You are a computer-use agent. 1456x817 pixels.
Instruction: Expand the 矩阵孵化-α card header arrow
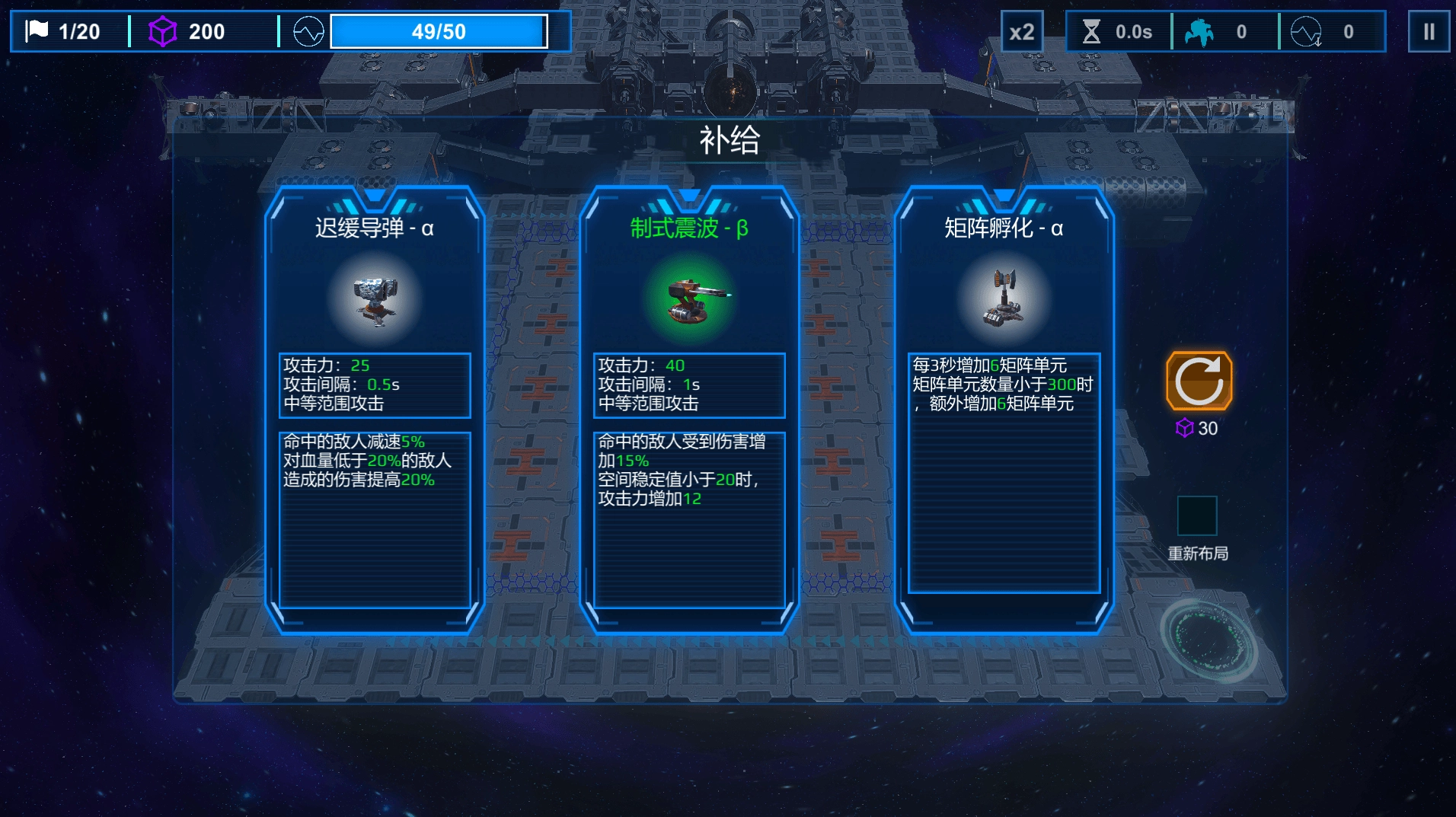[1004, 196]
